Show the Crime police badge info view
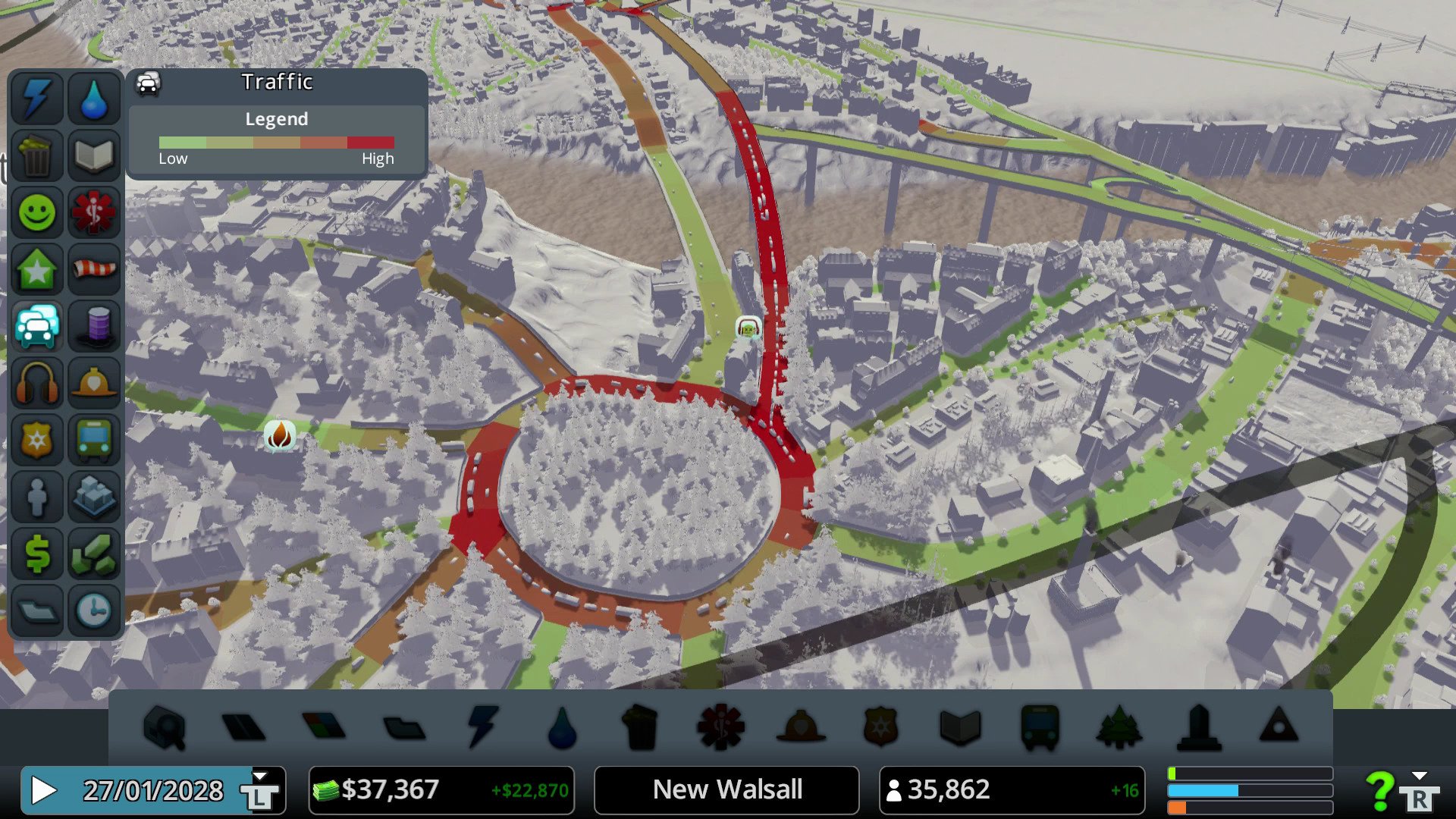The image size is (1456, 819). [x=36, y=440]
